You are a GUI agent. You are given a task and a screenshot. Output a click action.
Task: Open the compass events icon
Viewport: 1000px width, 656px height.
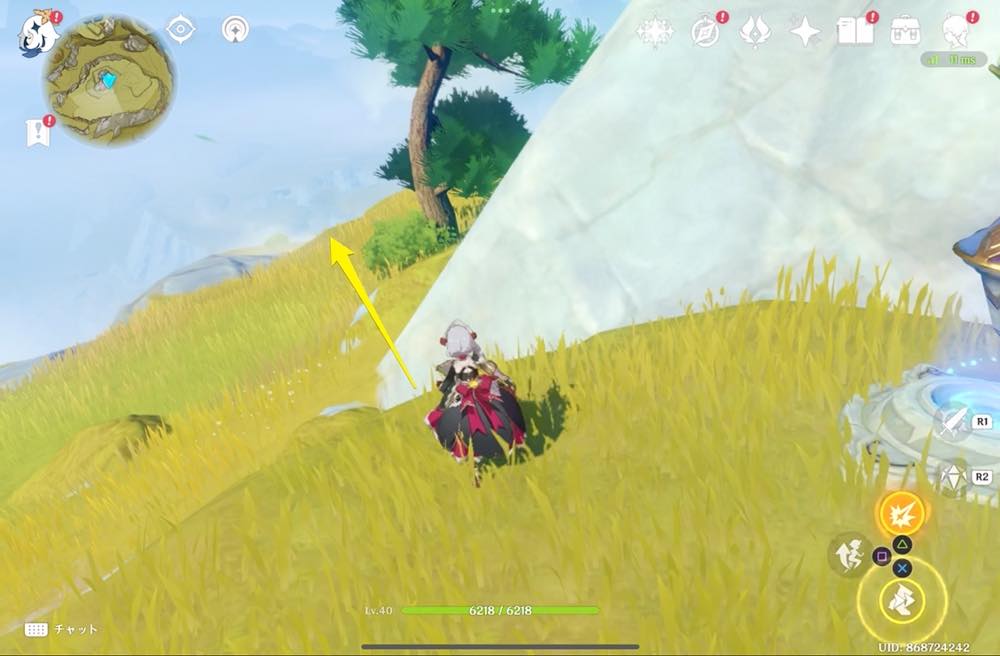pos(706,32)
